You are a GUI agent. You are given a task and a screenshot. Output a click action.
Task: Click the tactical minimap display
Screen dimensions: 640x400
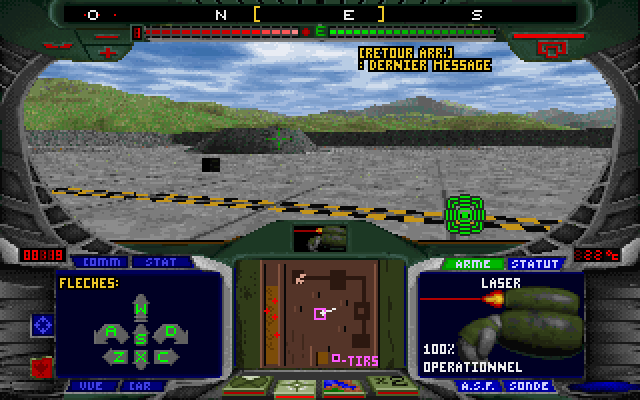click(x=320, y=312)
